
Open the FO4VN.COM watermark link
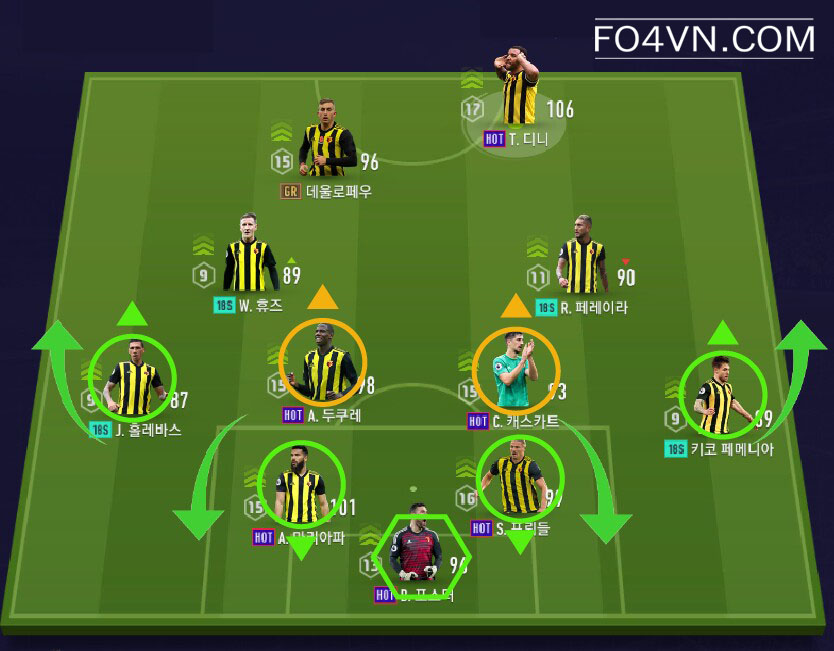[x=704, y=39]
